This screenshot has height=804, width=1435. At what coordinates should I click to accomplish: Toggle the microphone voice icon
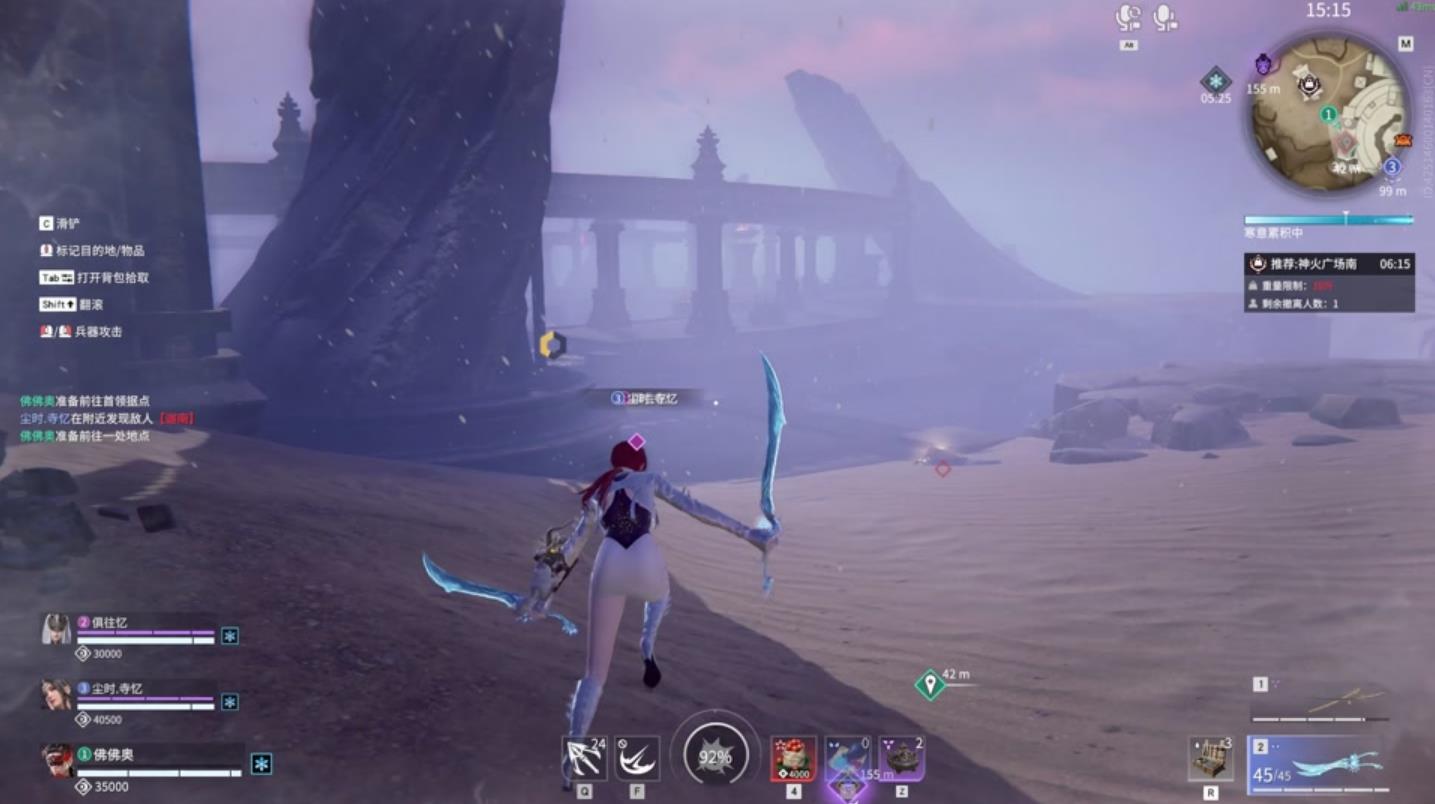pyautogui.click(x=1164, y=17)
